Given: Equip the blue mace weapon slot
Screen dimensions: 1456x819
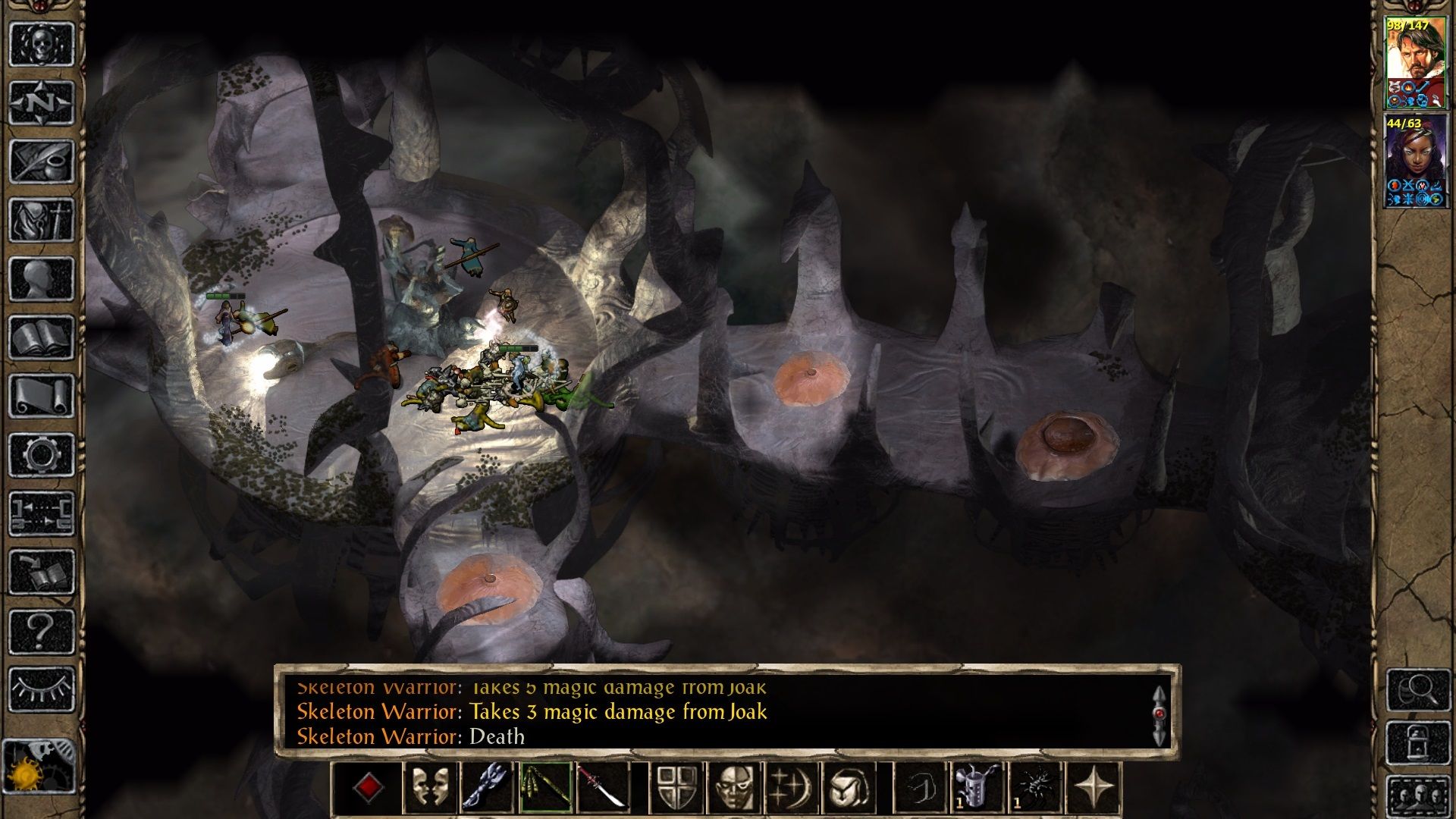Looking at the screenshot, I should [488, 788].
